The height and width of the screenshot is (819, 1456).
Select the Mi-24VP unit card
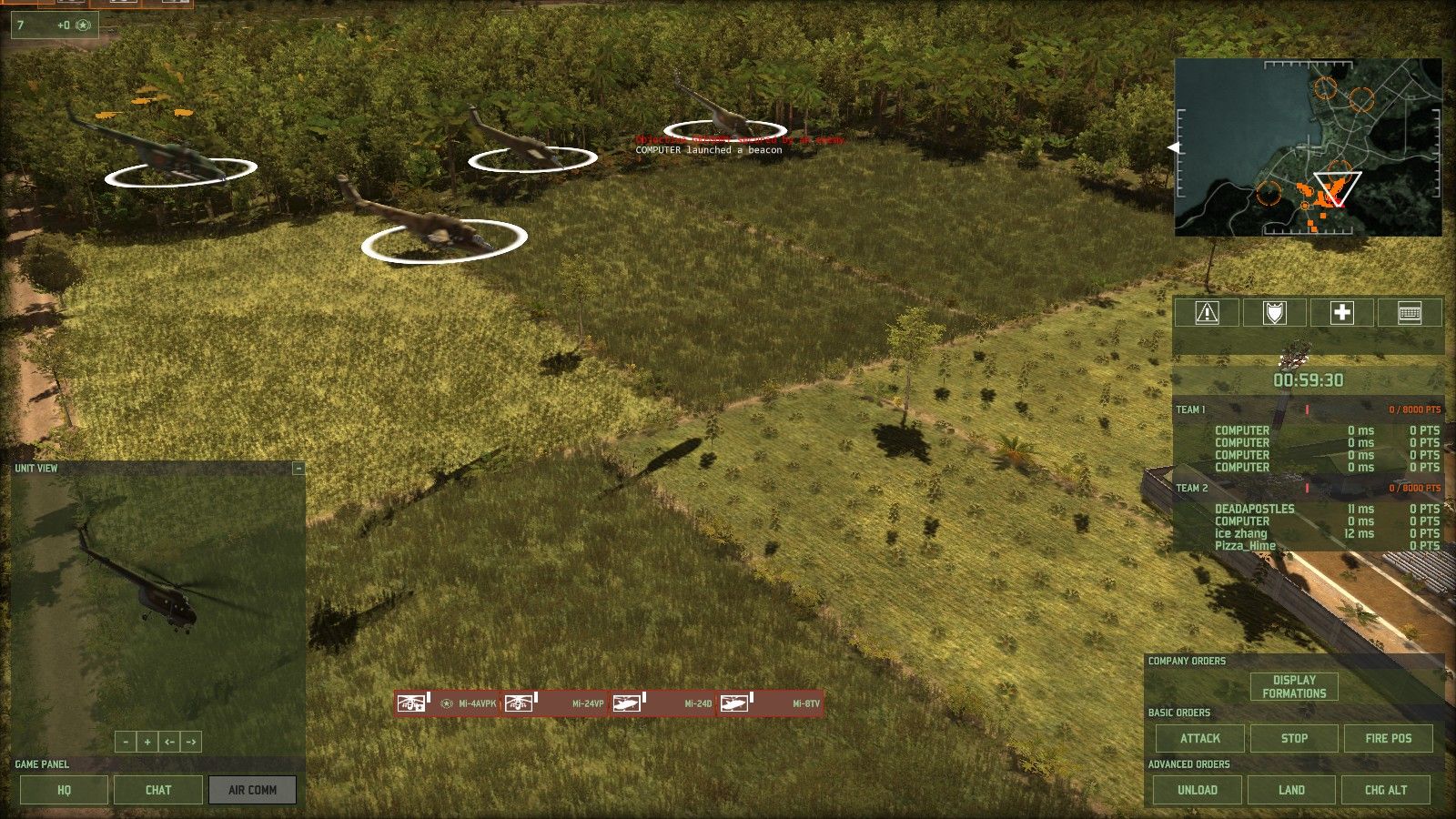[555, 703]
